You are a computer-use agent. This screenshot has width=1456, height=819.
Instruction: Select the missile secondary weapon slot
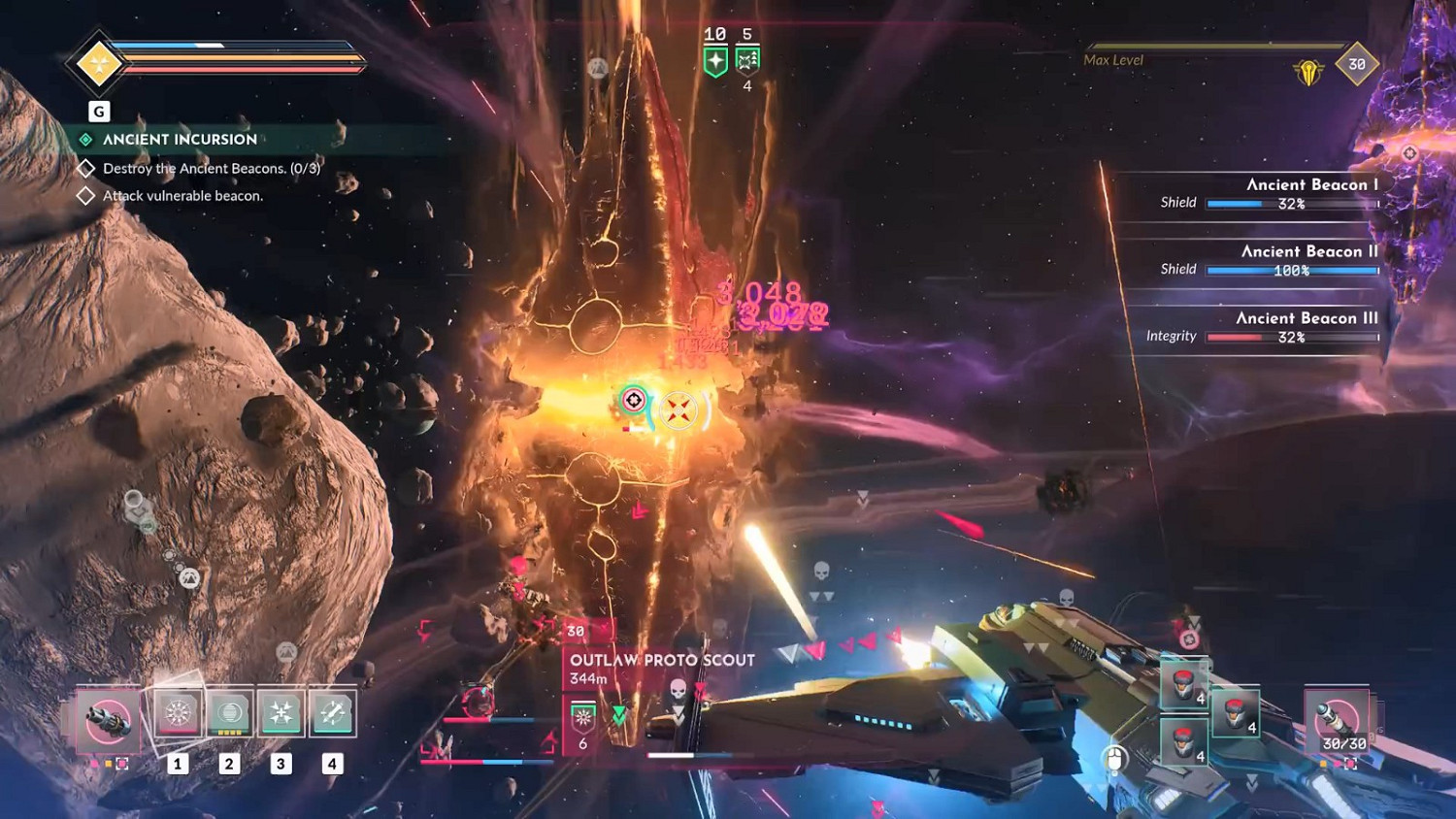1338,721
